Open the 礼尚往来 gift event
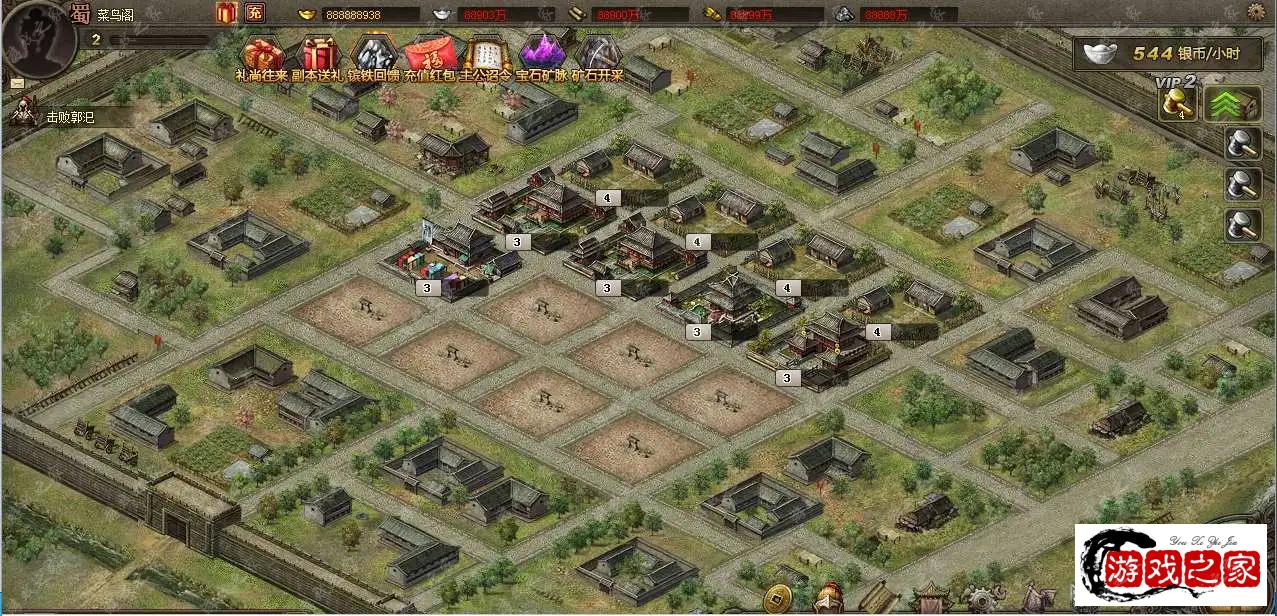 click(x=262, y=53)
